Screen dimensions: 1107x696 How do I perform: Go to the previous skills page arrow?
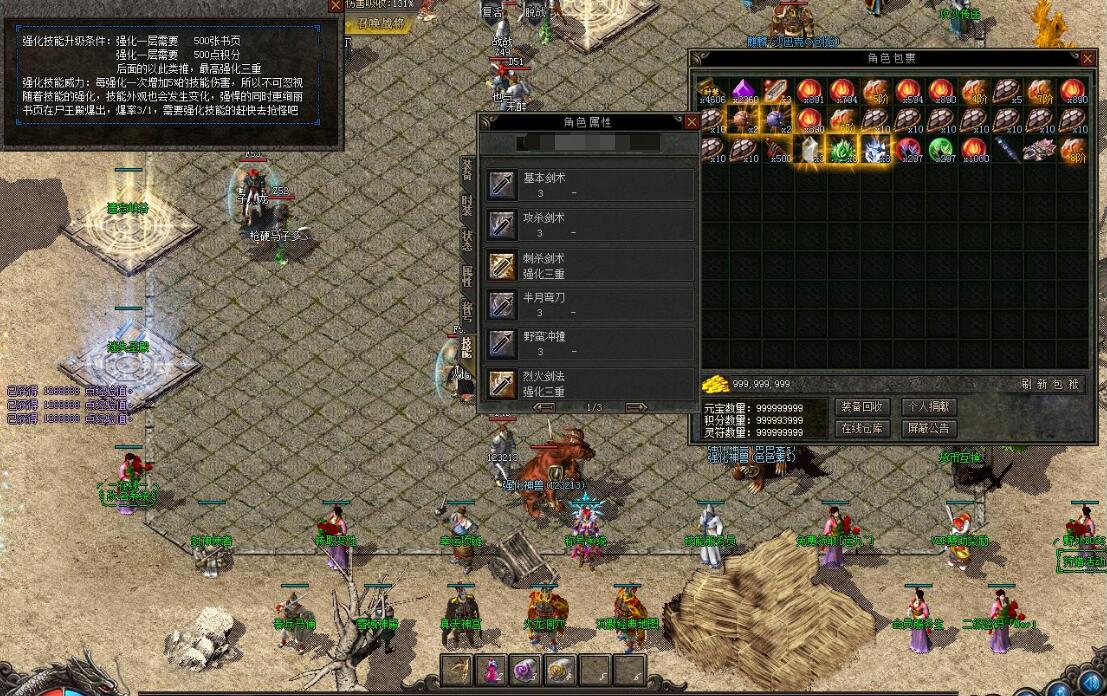[x=544, y=407]
